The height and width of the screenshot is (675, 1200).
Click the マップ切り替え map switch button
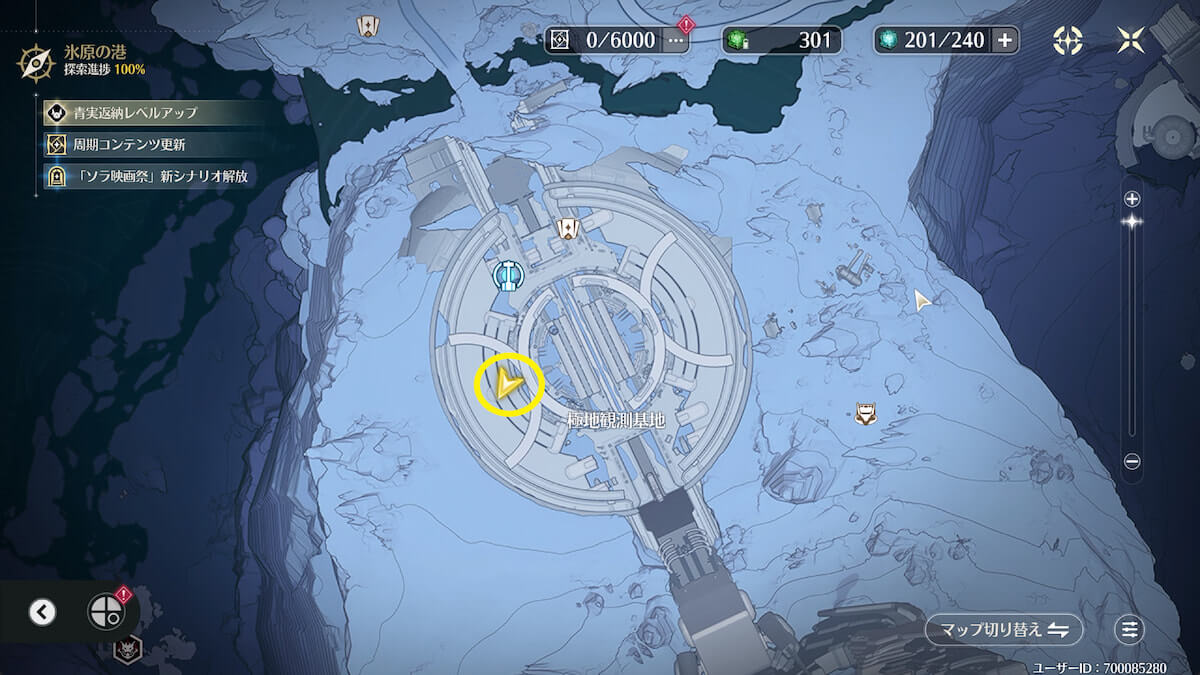(x=1004, y=629)
